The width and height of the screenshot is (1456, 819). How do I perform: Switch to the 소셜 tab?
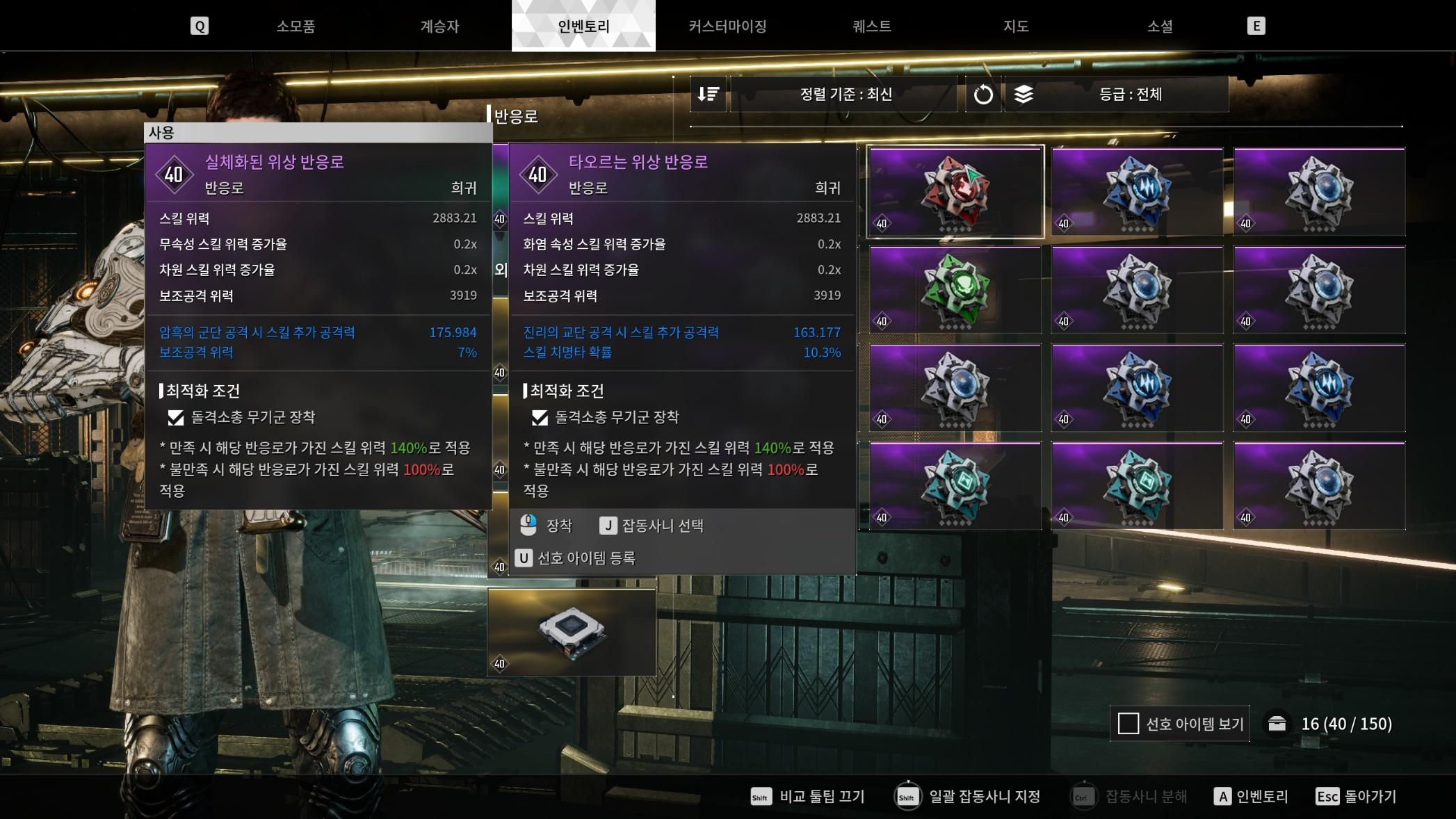click(x=1159, y=26)
